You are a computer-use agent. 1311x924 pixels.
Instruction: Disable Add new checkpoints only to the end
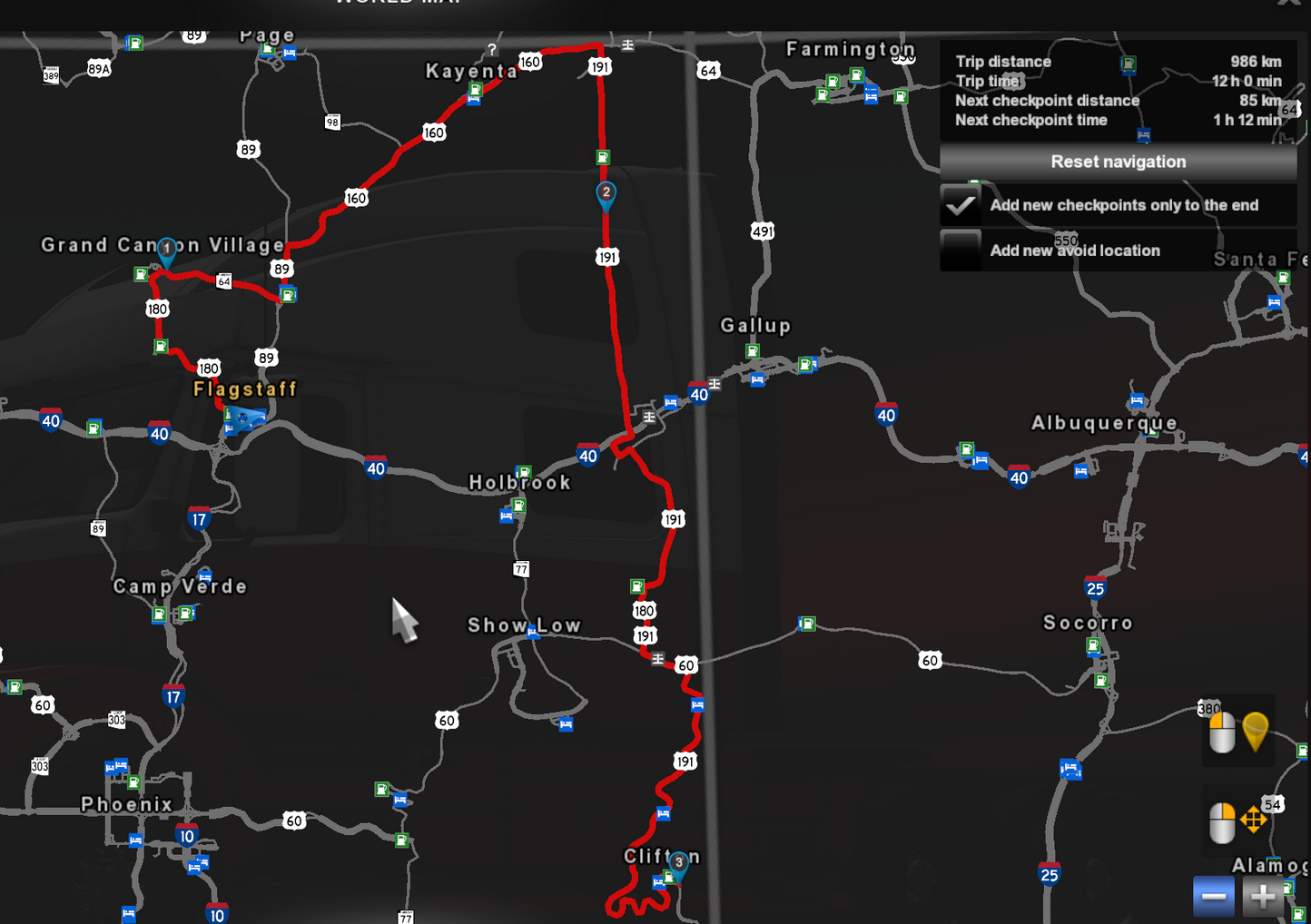click(x=960, y=206)
